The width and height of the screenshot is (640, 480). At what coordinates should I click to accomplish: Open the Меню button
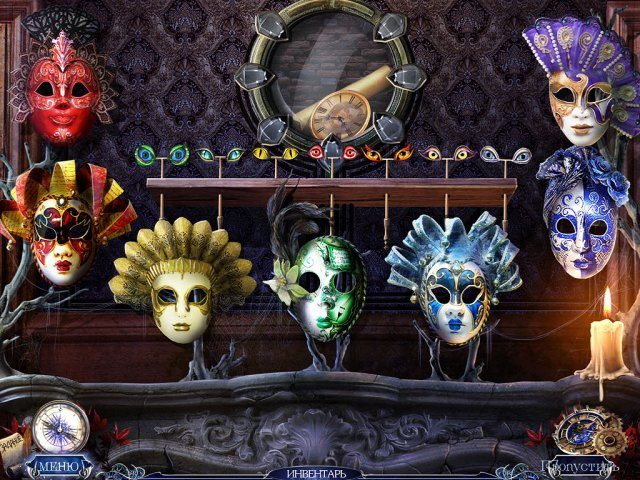tap(57, 465)
